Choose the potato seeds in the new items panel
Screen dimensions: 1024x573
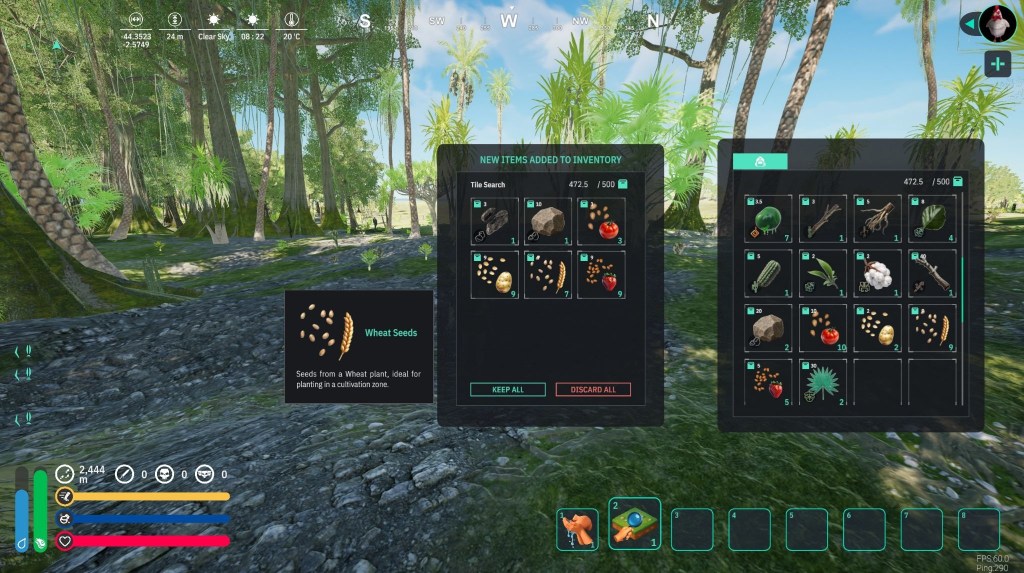pyautogui.click(x=495, y=274)
